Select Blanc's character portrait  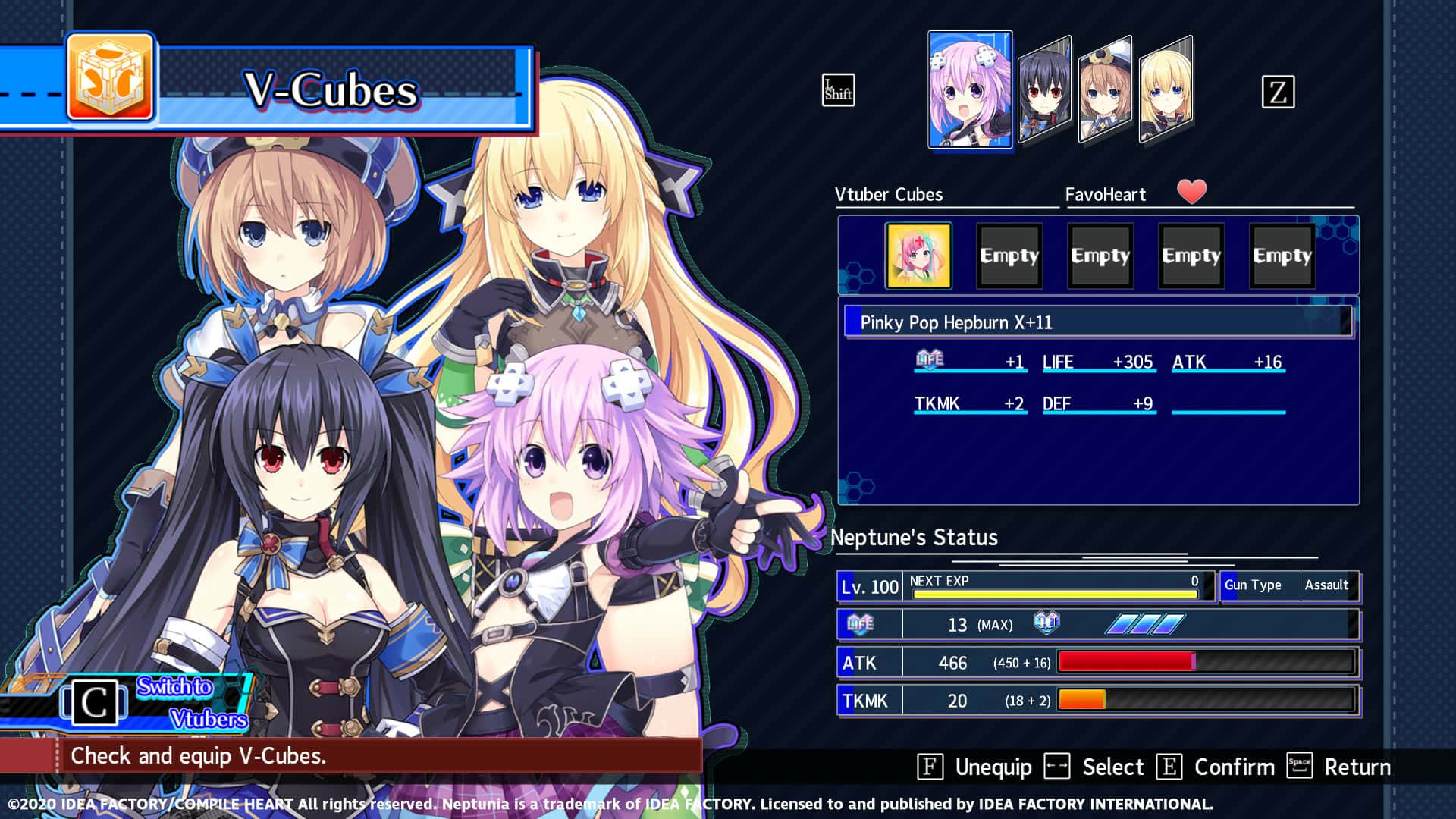click(1106, 87)
